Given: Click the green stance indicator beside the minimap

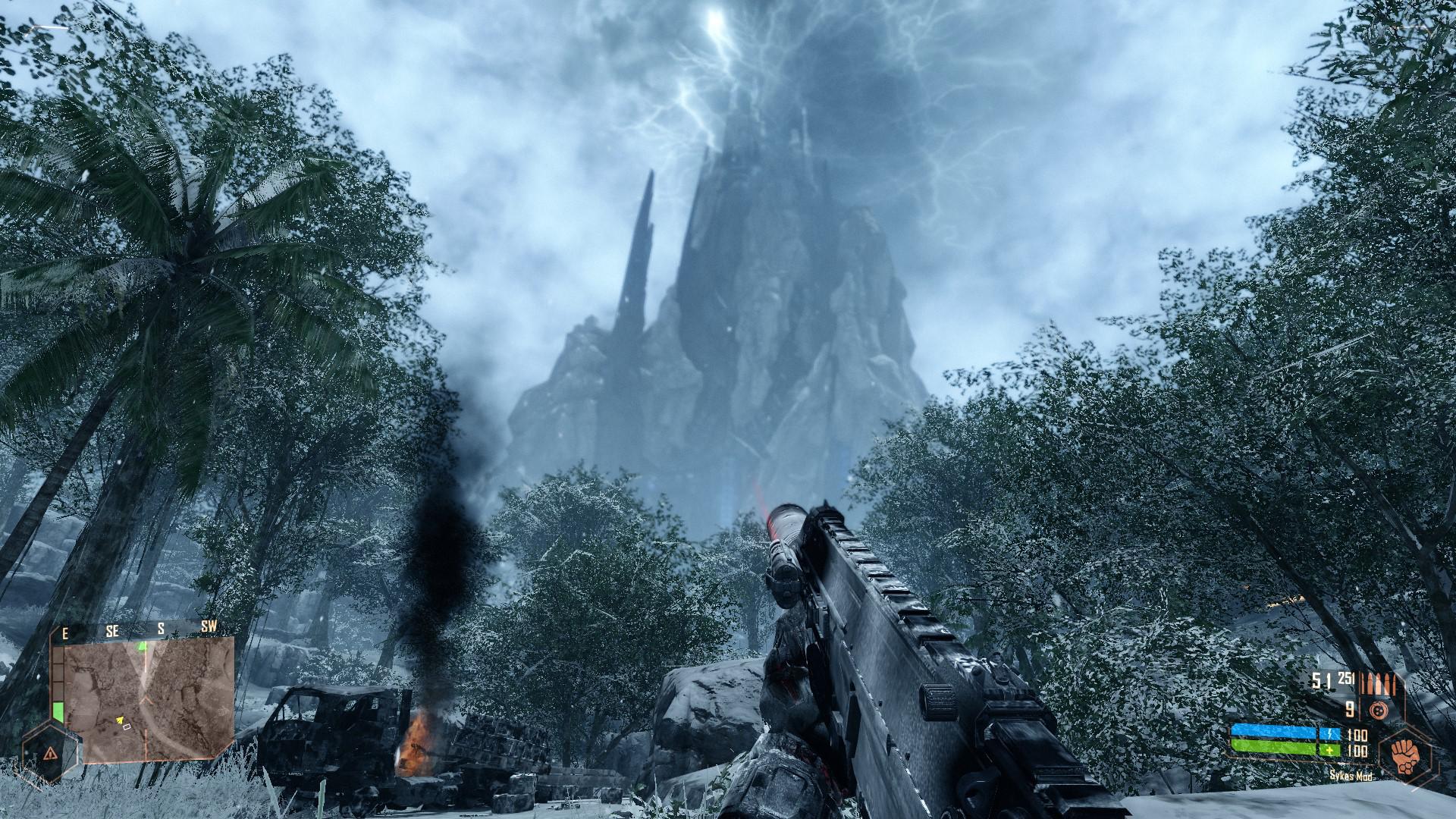Looking at the screenshot, I should (58, 711).
